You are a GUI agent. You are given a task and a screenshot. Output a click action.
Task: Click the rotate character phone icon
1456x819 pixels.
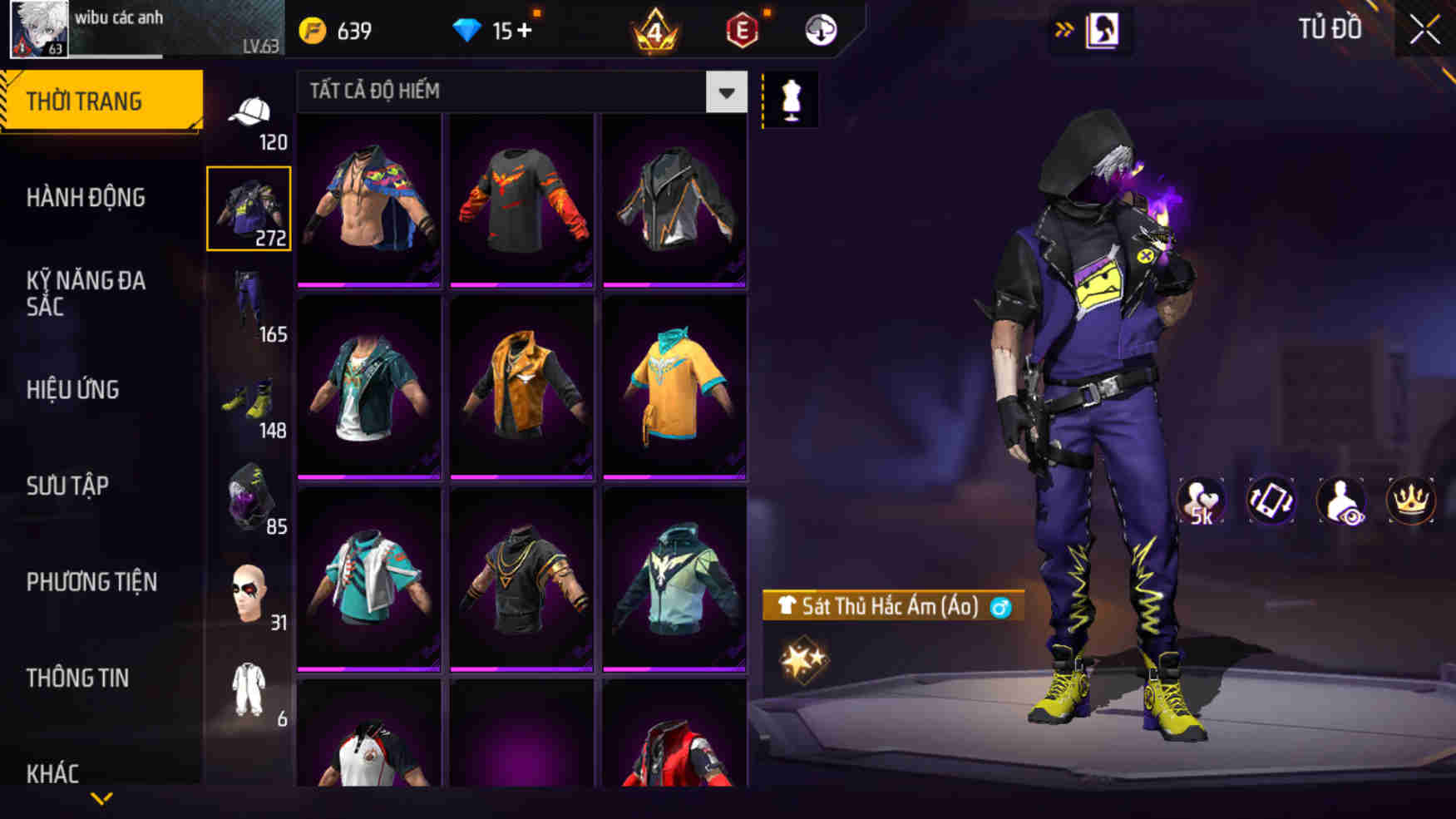click(x=1271, y=499)
